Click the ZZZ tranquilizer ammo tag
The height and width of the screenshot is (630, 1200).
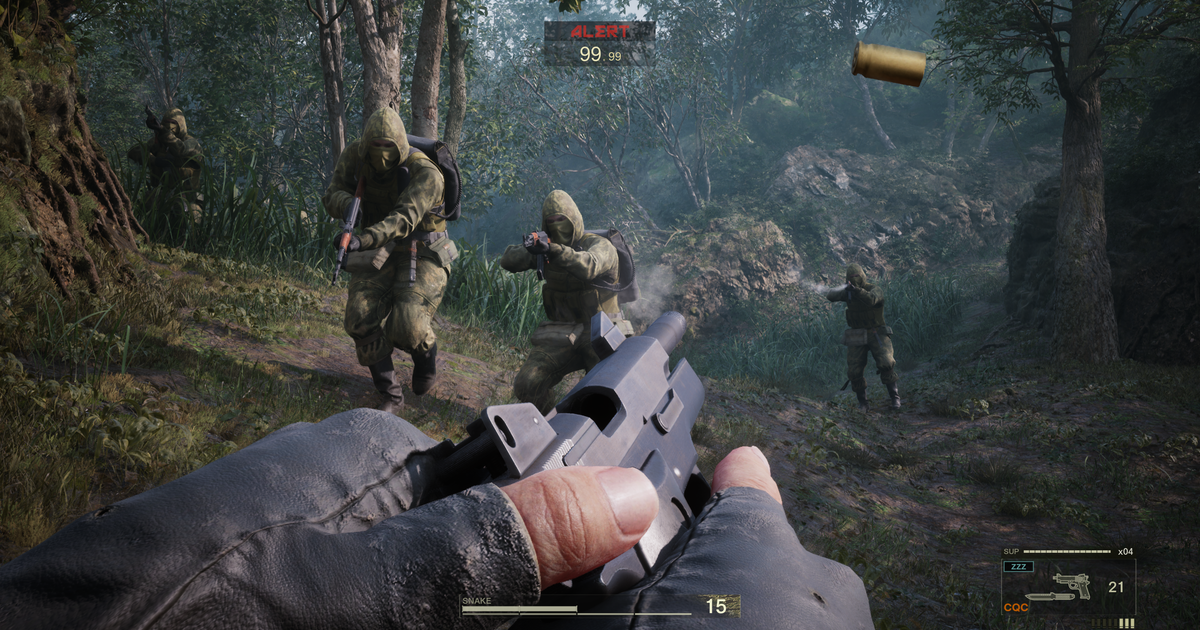point(1021,566)
